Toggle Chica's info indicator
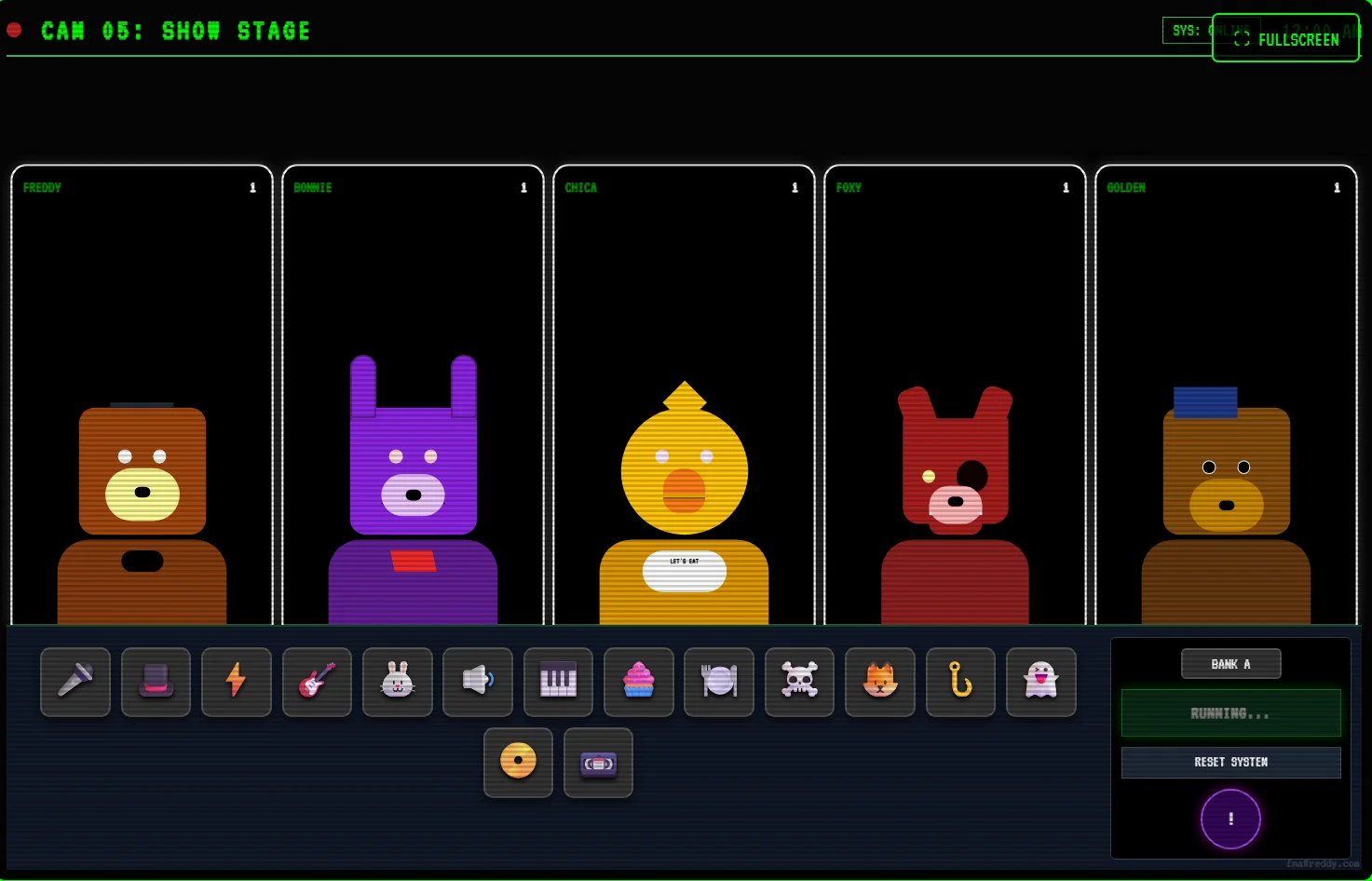 (x=795, y=187)
